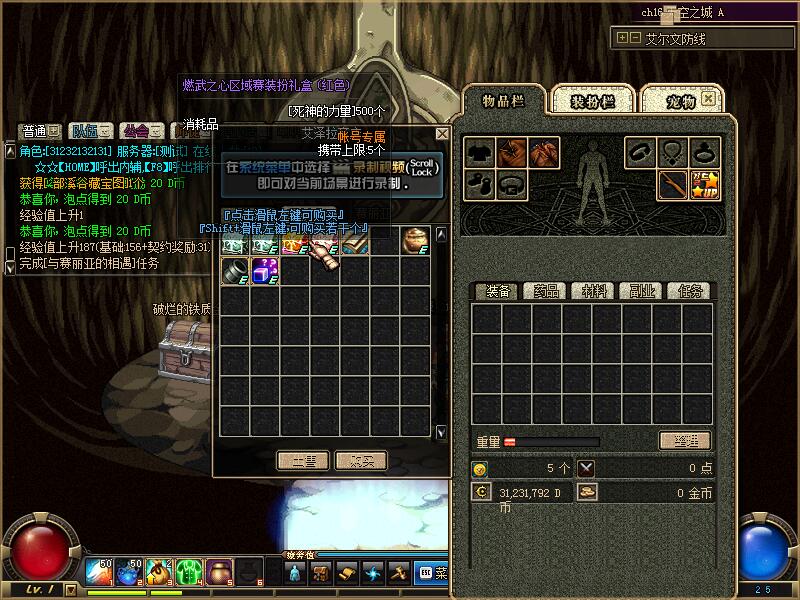Switch to the 材料 materials category
The image size is (800, 600).
pyautogui.click(x=592, y=291)
